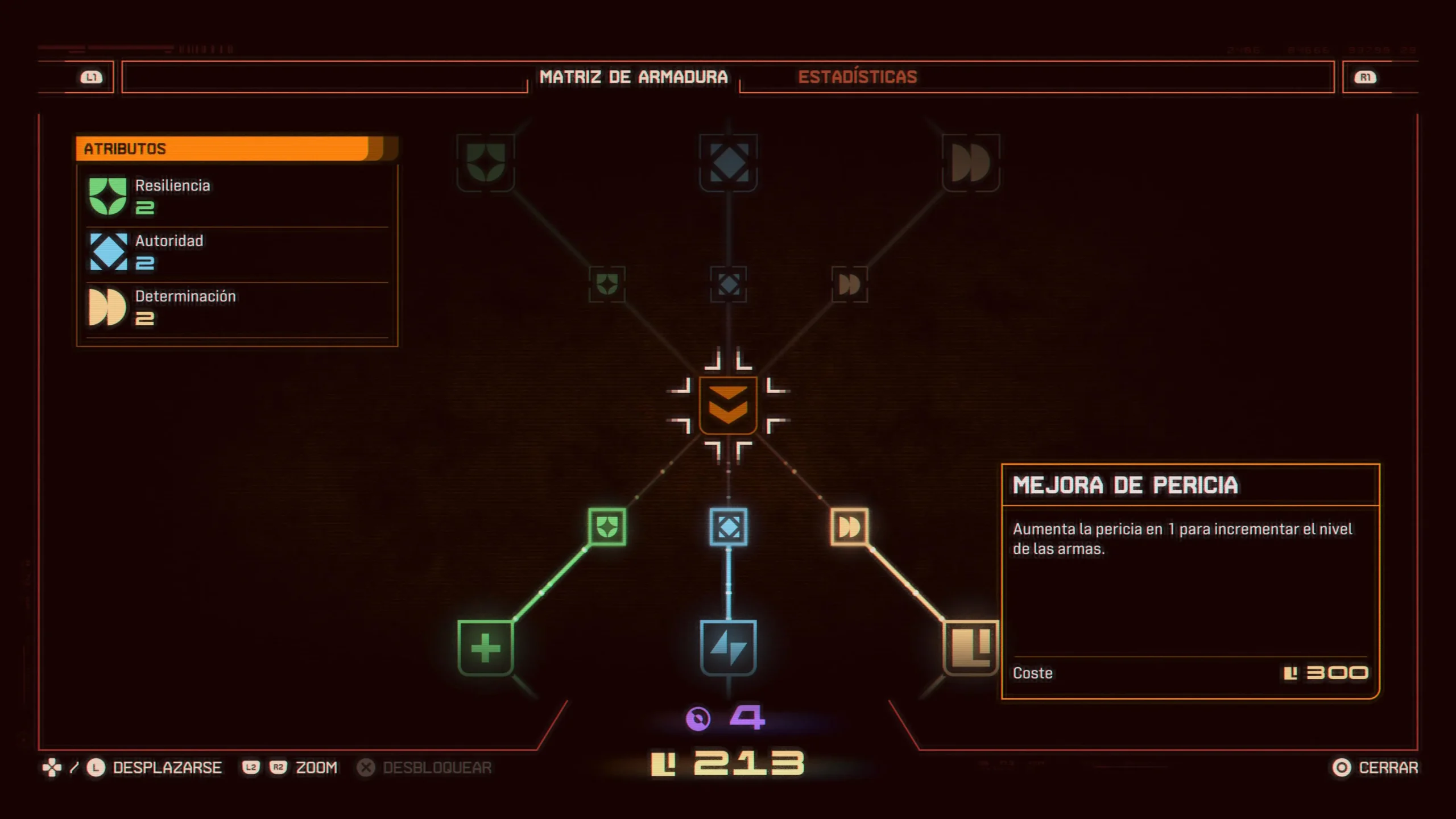Click the small lit blue diamond node
Screen dimensions: 1456x819
pyautogui.click(x=729, y=527)
